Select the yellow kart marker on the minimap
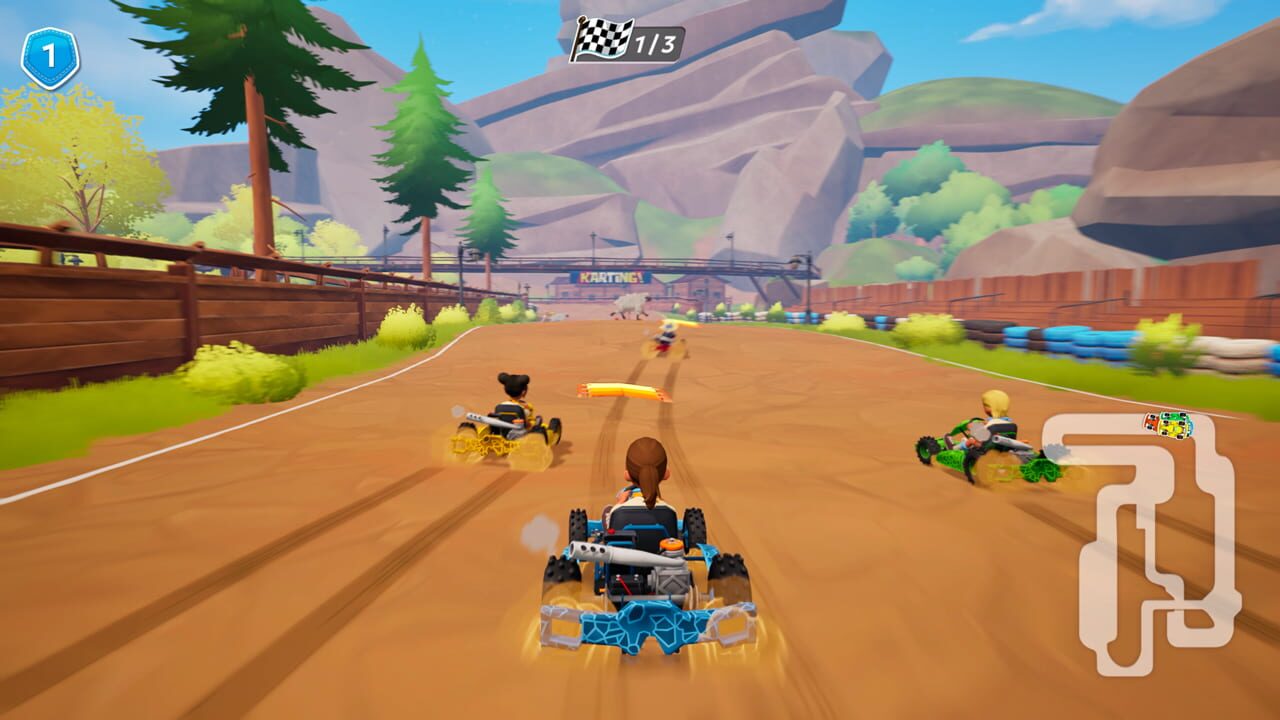This screenshot has width=1280, height=720. coord(1172,428)
